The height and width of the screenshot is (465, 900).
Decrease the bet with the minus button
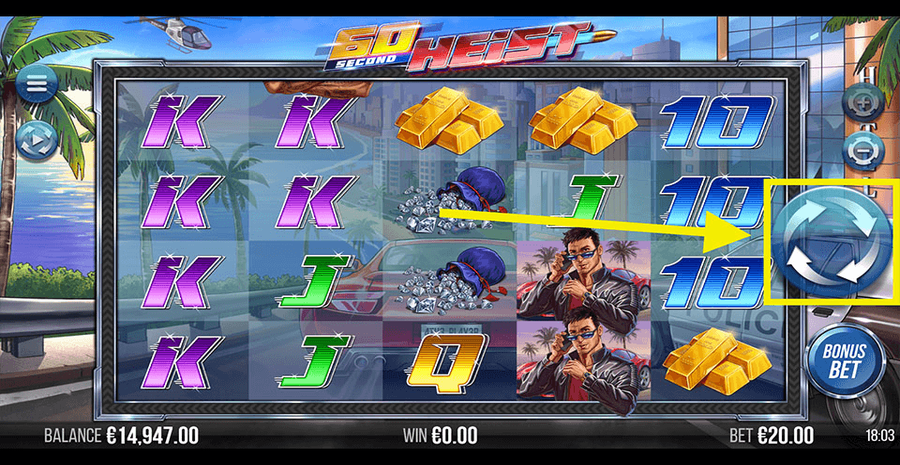[861, 149]
